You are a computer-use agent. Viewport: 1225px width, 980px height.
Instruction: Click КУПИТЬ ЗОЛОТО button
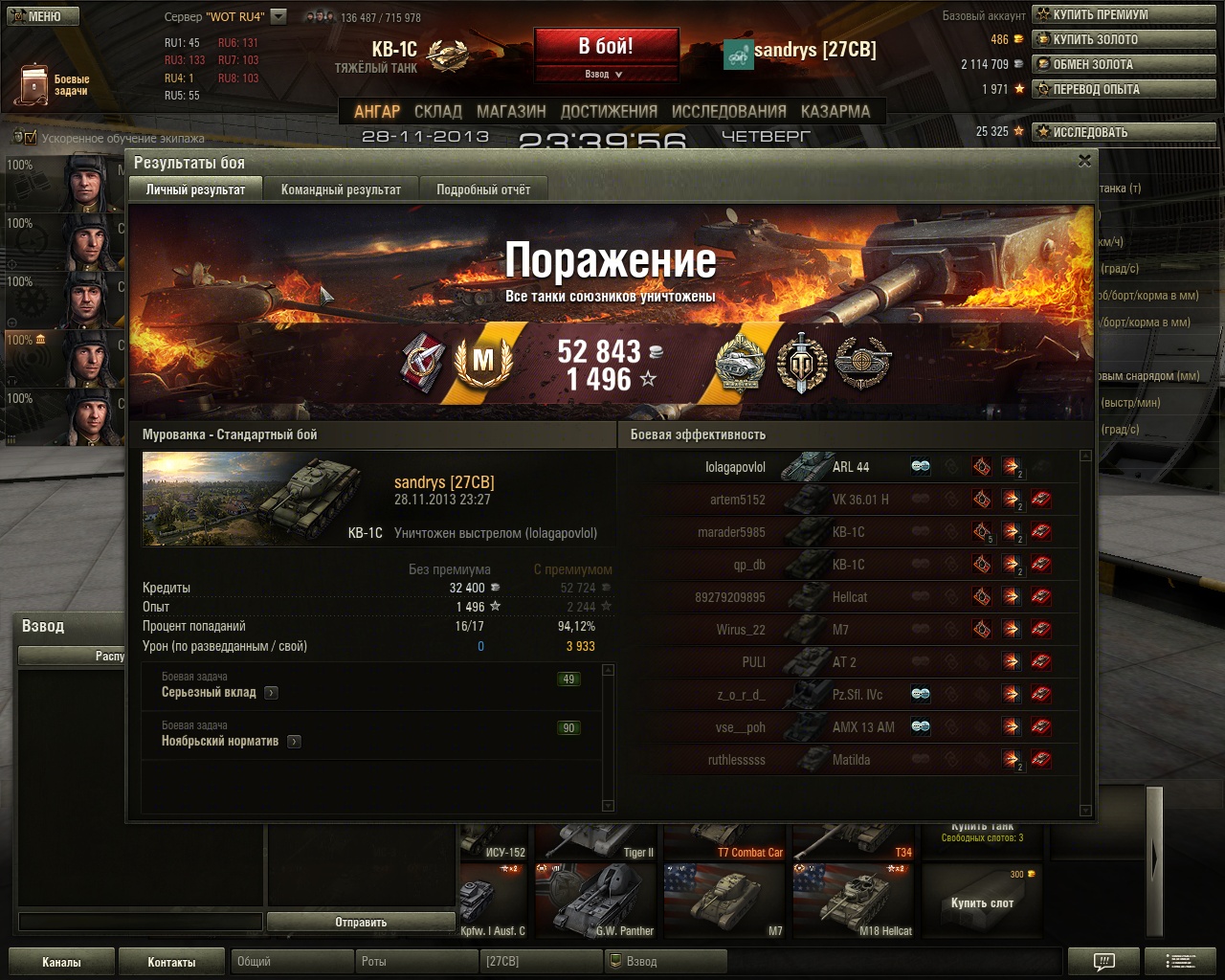(x=1124, y=39)
